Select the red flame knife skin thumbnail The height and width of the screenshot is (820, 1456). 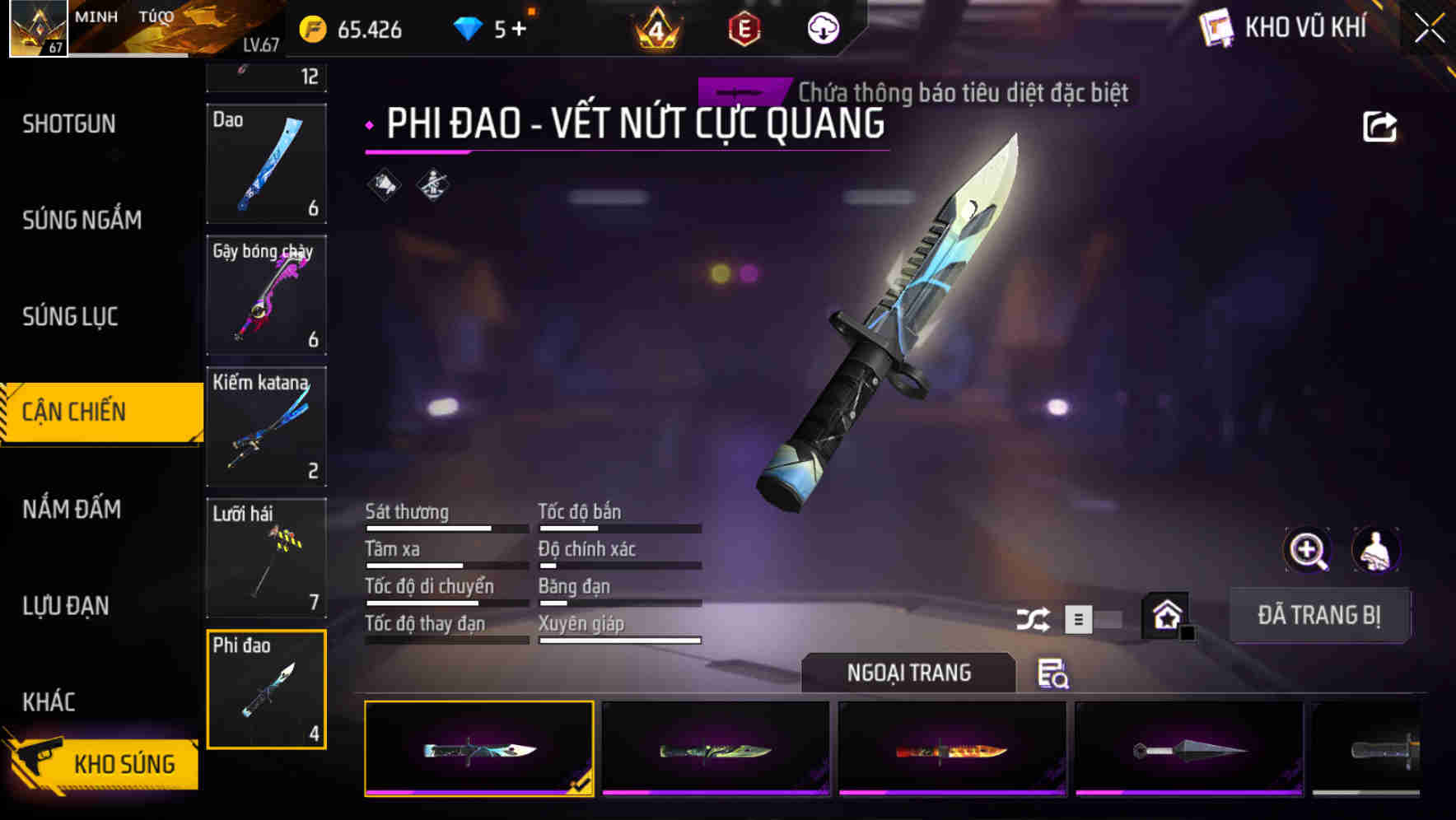[952, 748]
